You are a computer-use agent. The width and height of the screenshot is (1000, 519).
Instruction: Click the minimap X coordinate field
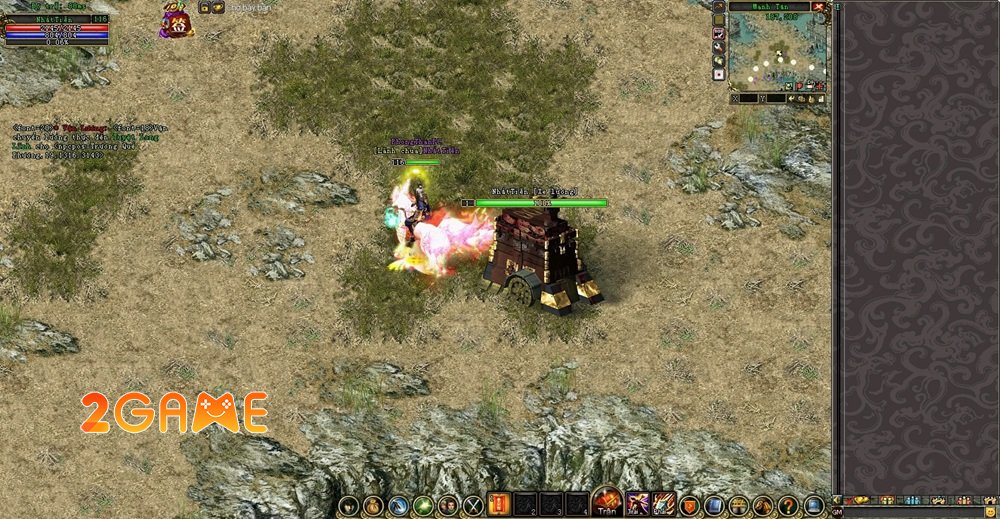(x=750, y=99)
